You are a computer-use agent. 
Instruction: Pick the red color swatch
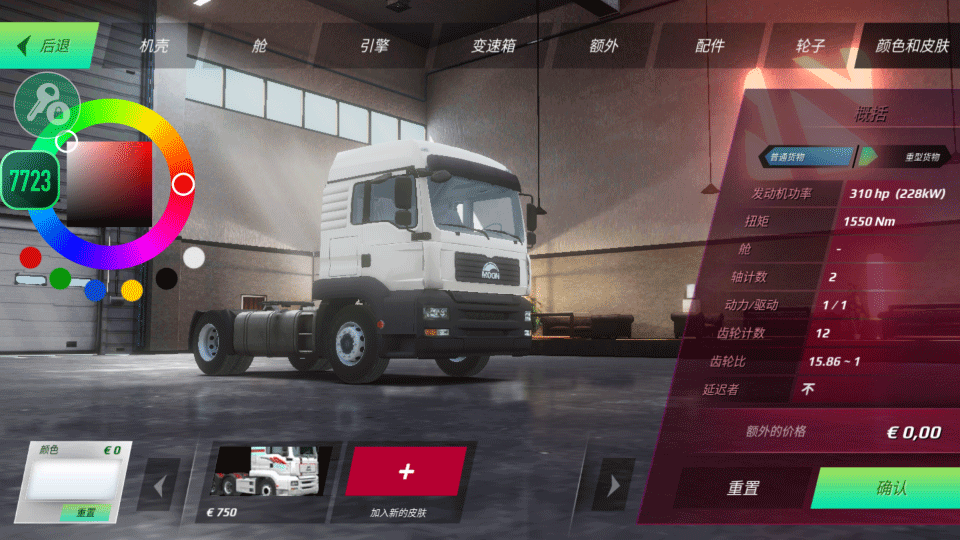click(31, 258)
